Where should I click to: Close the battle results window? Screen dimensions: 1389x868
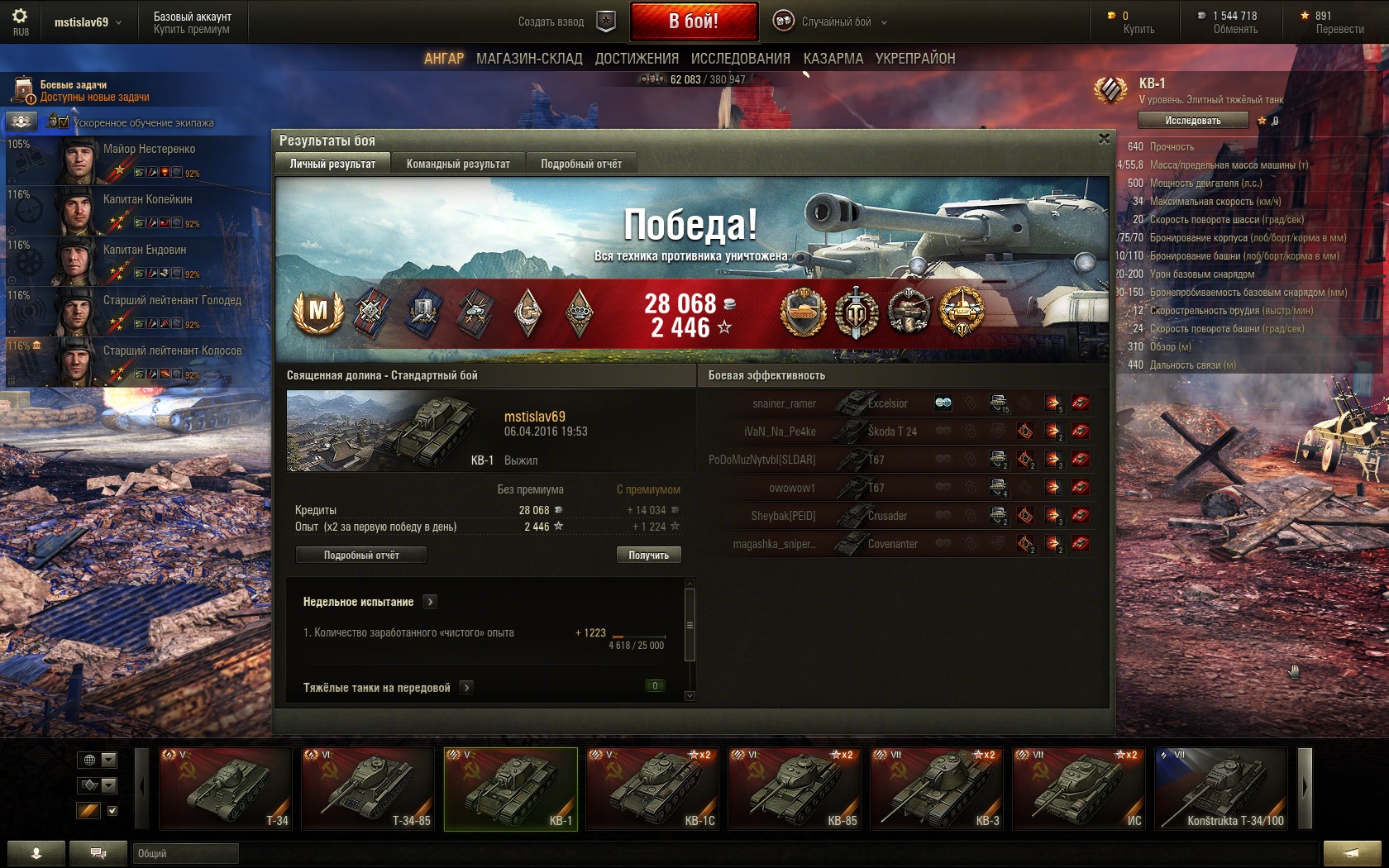[1104, 139]
